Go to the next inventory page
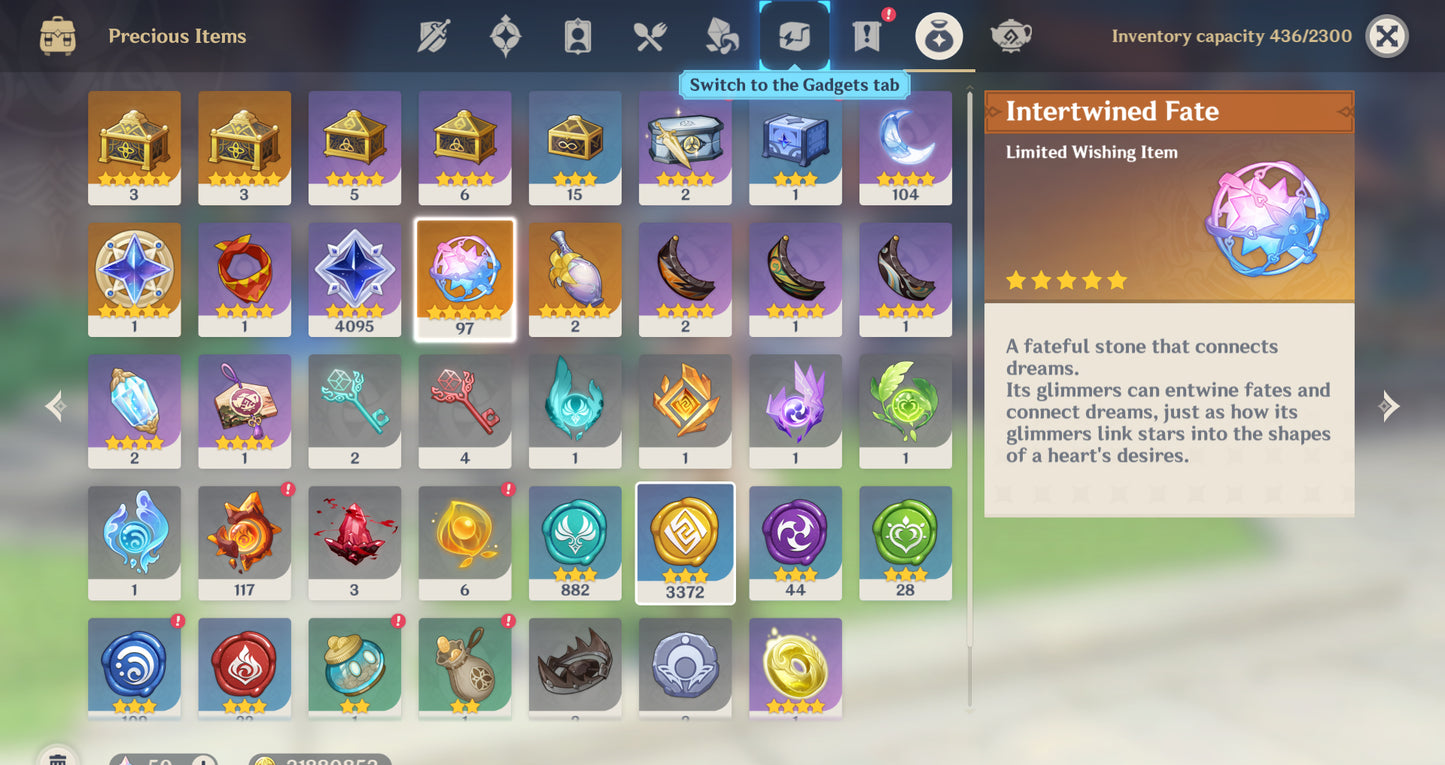 click(1389, 405)
